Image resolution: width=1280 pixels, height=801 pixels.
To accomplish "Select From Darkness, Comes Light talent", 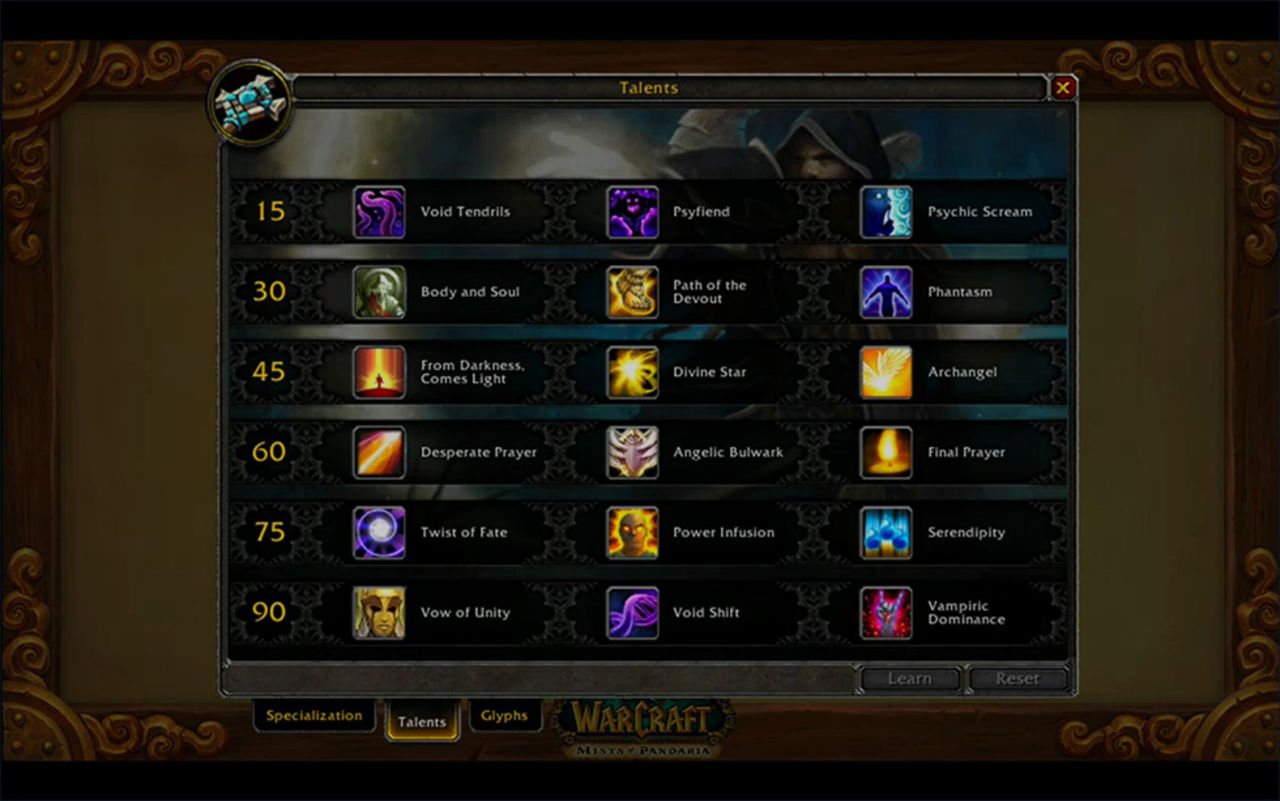I will point(380,372).
